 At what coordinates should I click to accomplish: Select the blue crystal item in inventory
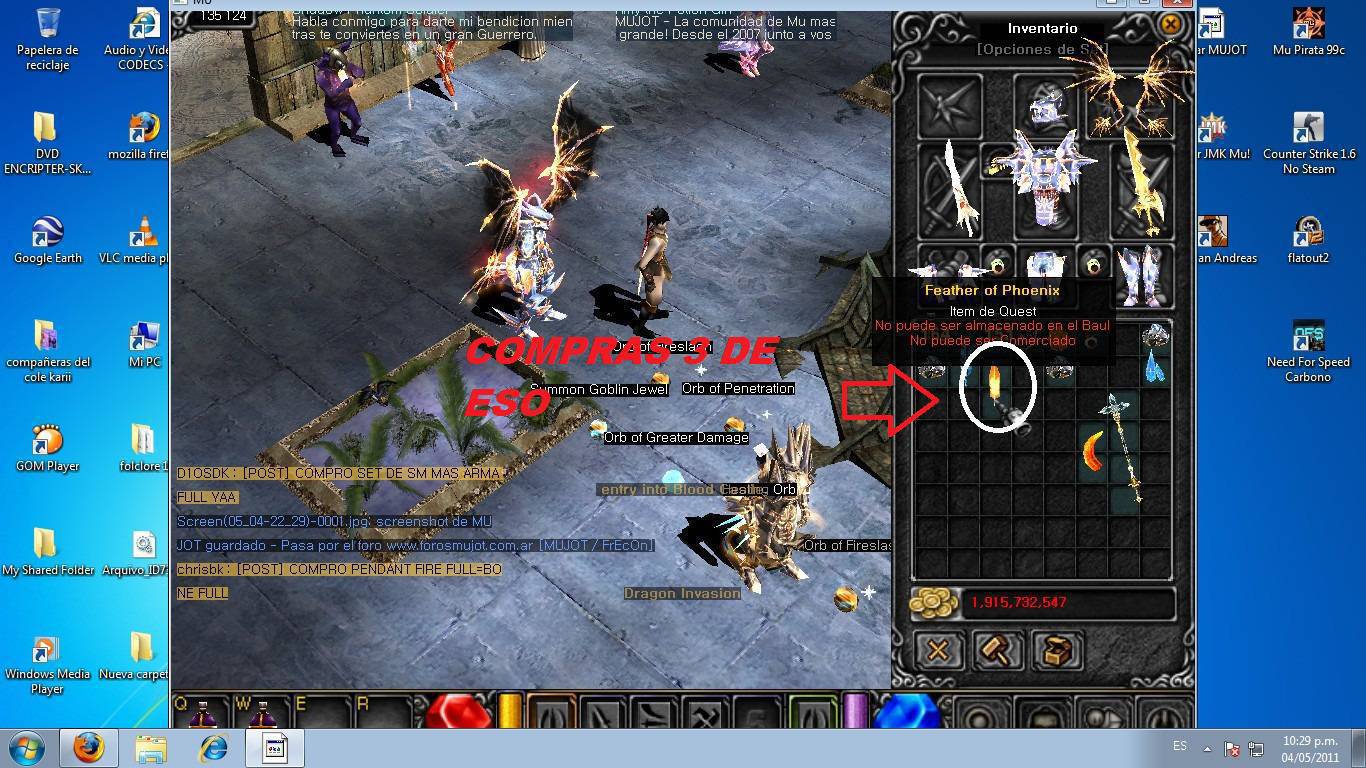tap(1156, 367)
